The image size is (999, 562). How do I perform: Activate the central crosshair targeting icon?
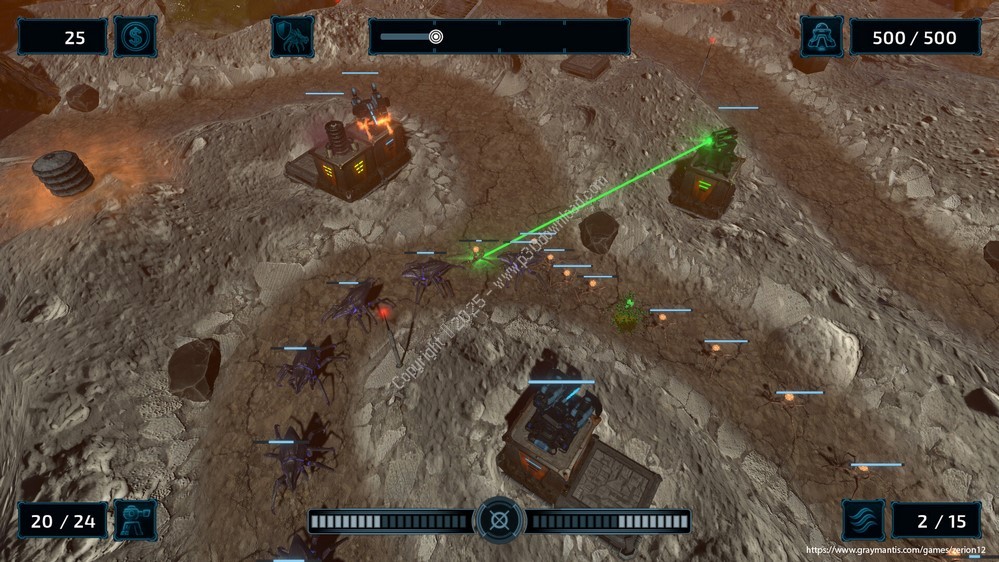[x=499, y=520]
